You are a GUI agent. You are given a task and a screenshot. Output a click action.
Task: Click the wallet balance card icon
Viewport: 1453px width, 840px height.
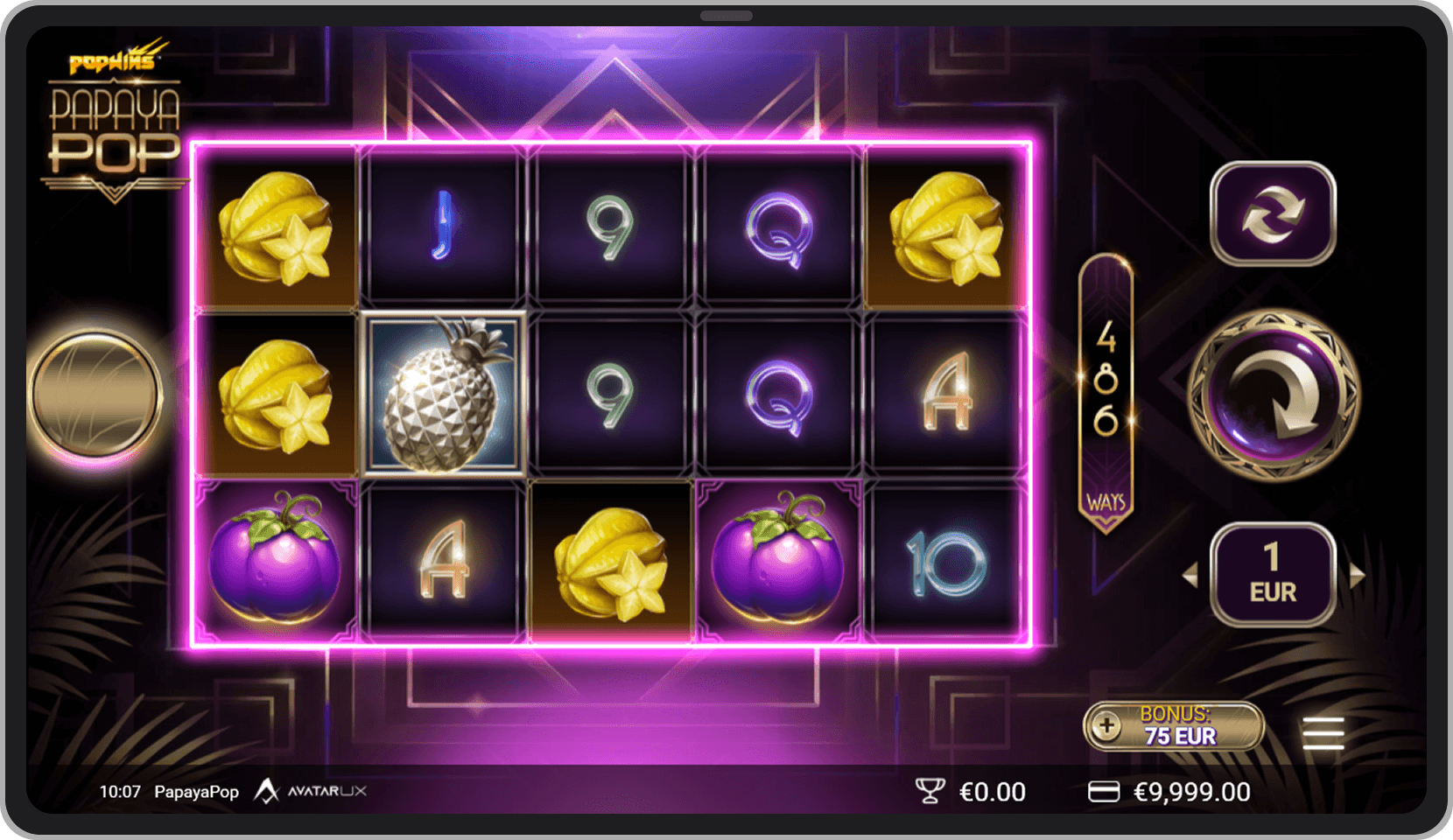(x=1105, y=791)
